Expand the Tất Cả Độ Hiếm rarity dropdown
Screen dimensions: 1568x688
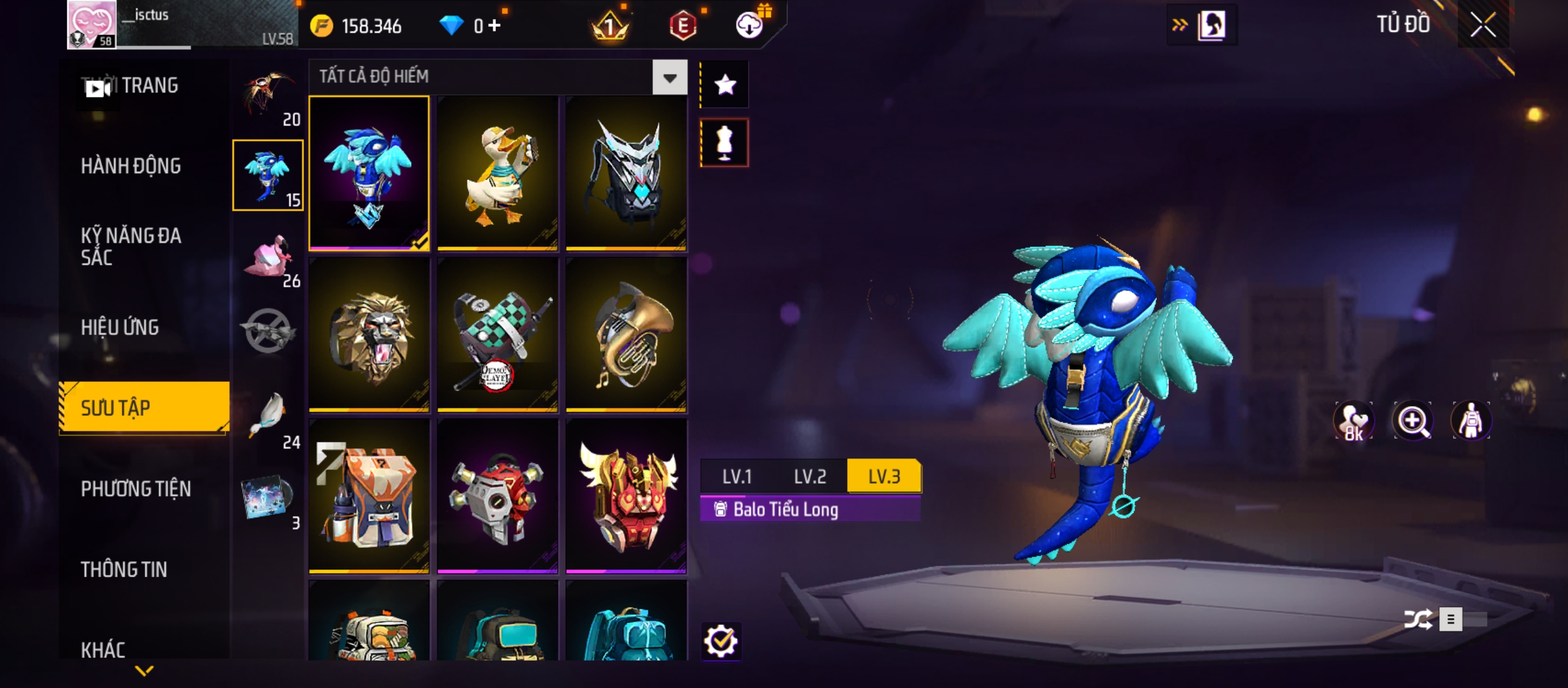tap(669, 78)
